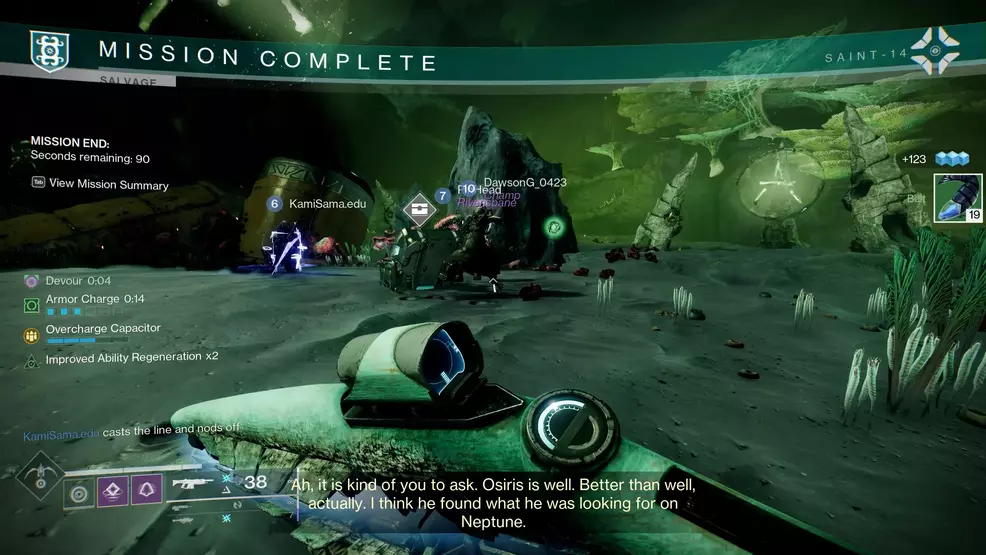Select the grenade ability slot
986x555 pixels.
77,491
